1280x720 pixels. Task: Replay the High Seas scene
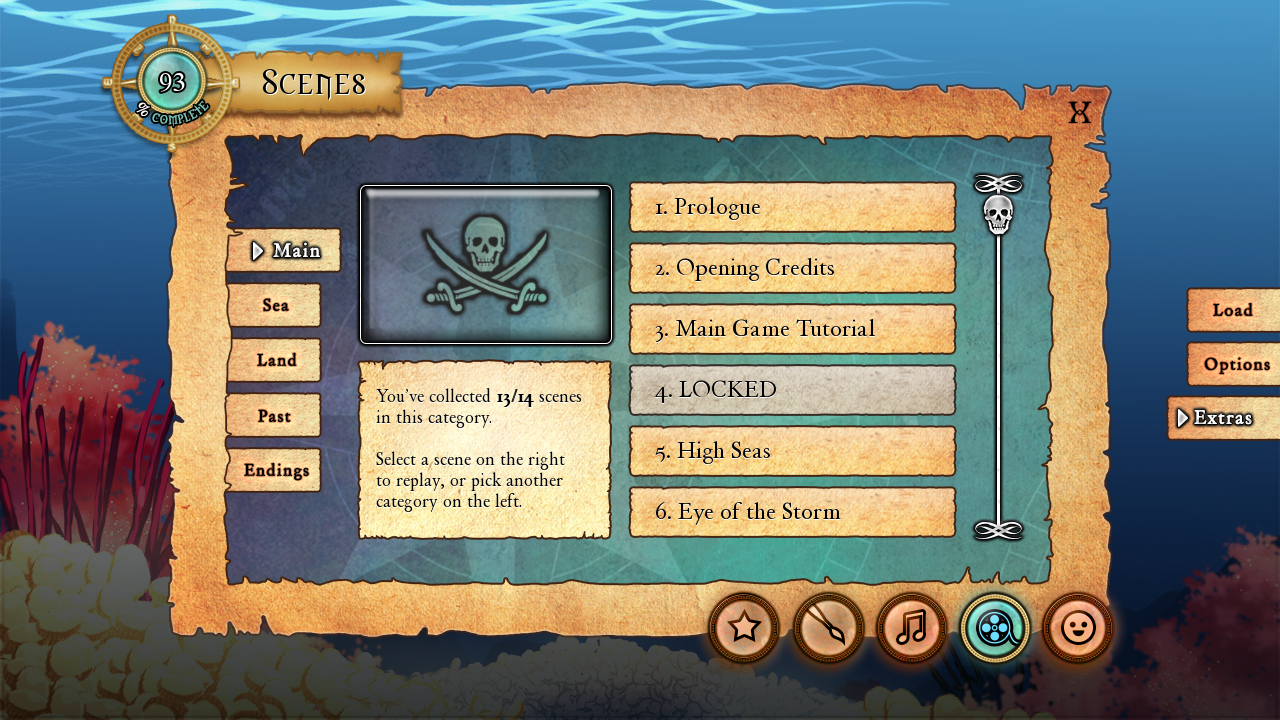click(x=792, y=451)
